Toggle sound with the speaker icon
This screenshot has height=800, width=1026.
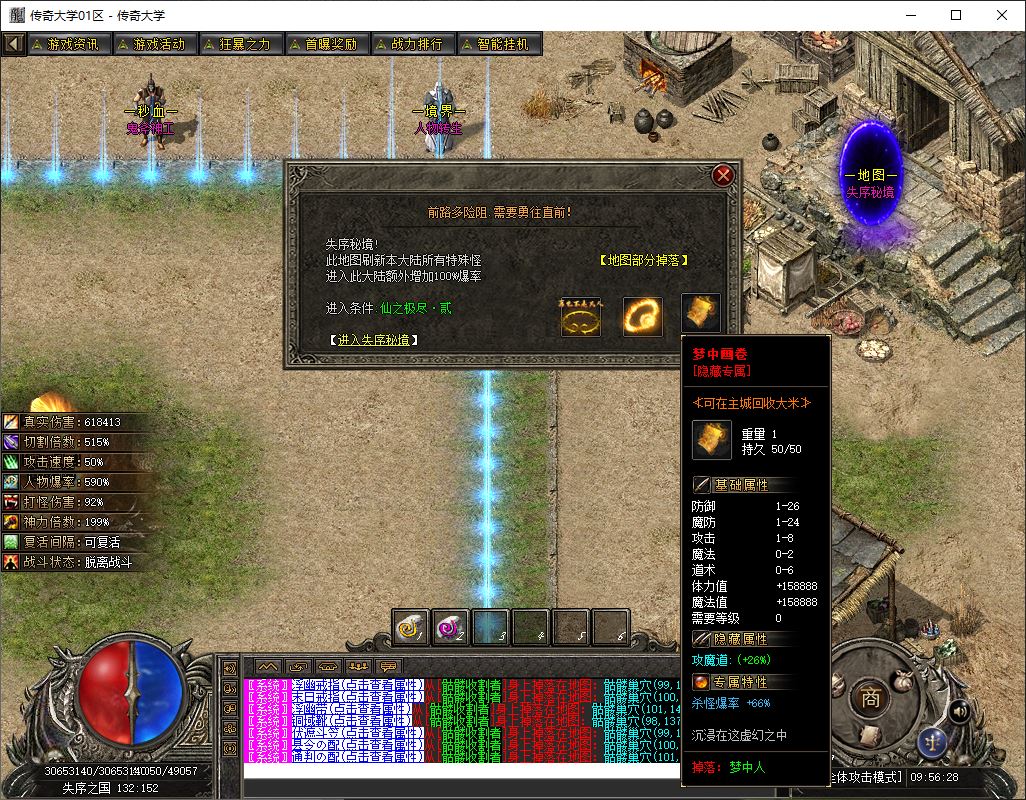pyautogui.click(x=960, y=711)
